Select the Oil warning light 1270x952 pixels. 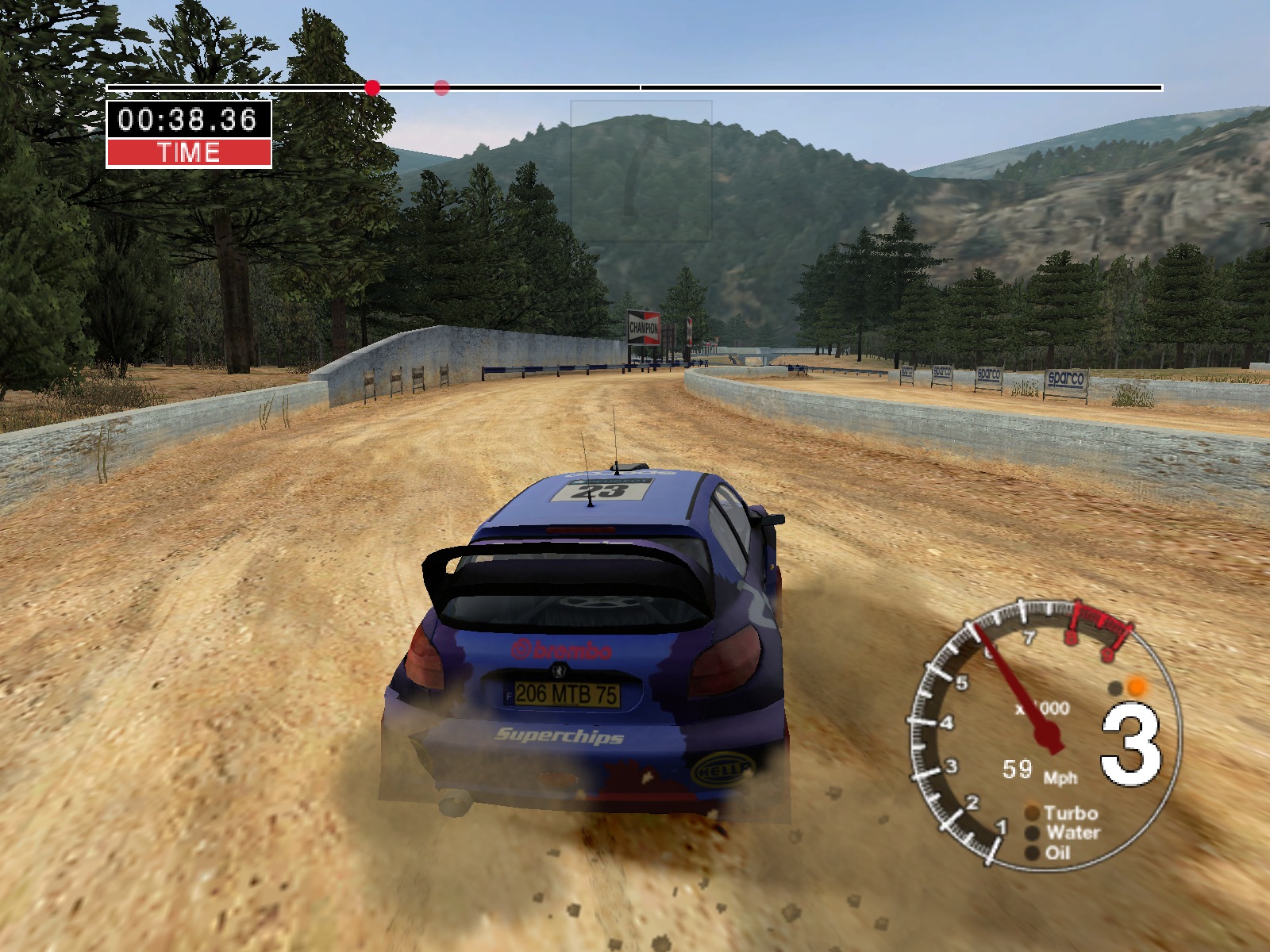(1033, 853)
